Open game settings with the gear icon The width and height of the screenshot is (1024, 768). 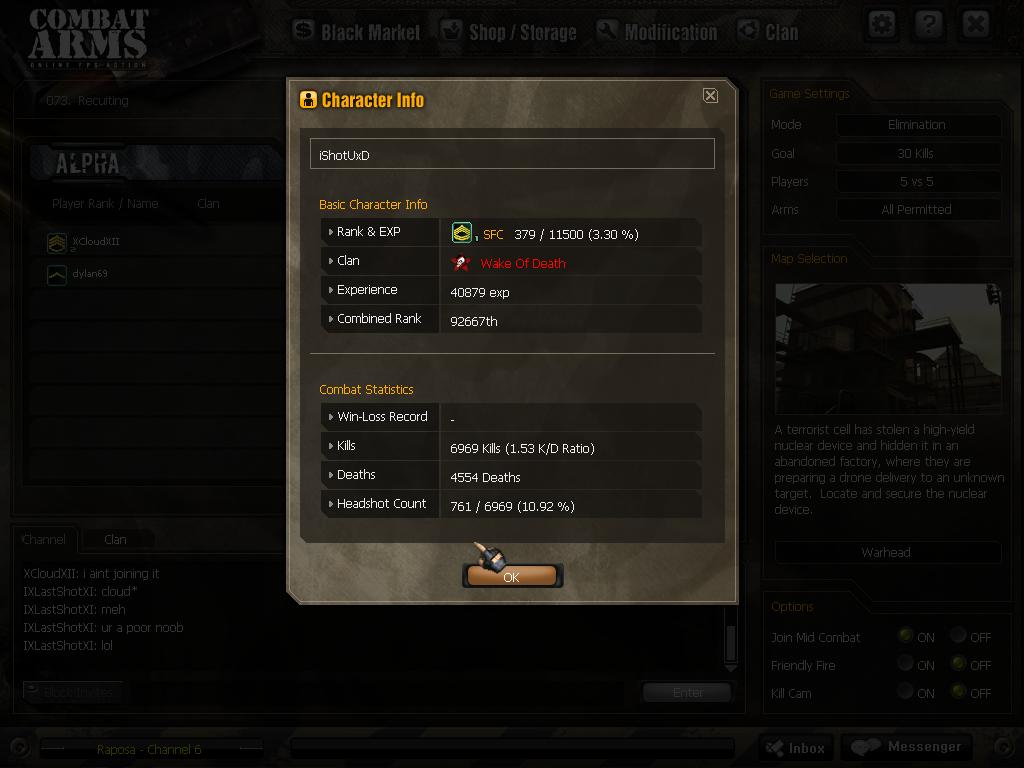pyautogui.click(x=881, y=24)
